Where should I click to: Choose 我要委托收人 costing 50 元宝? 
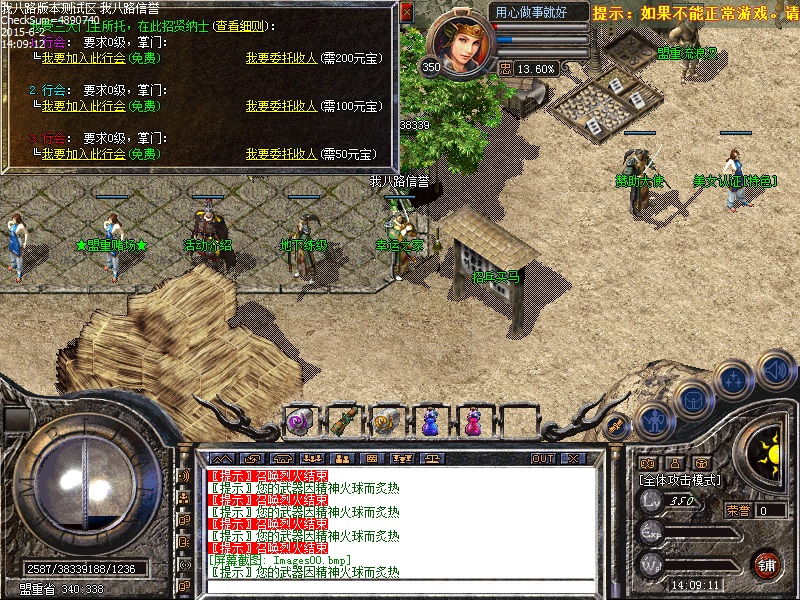pos(281,154)
